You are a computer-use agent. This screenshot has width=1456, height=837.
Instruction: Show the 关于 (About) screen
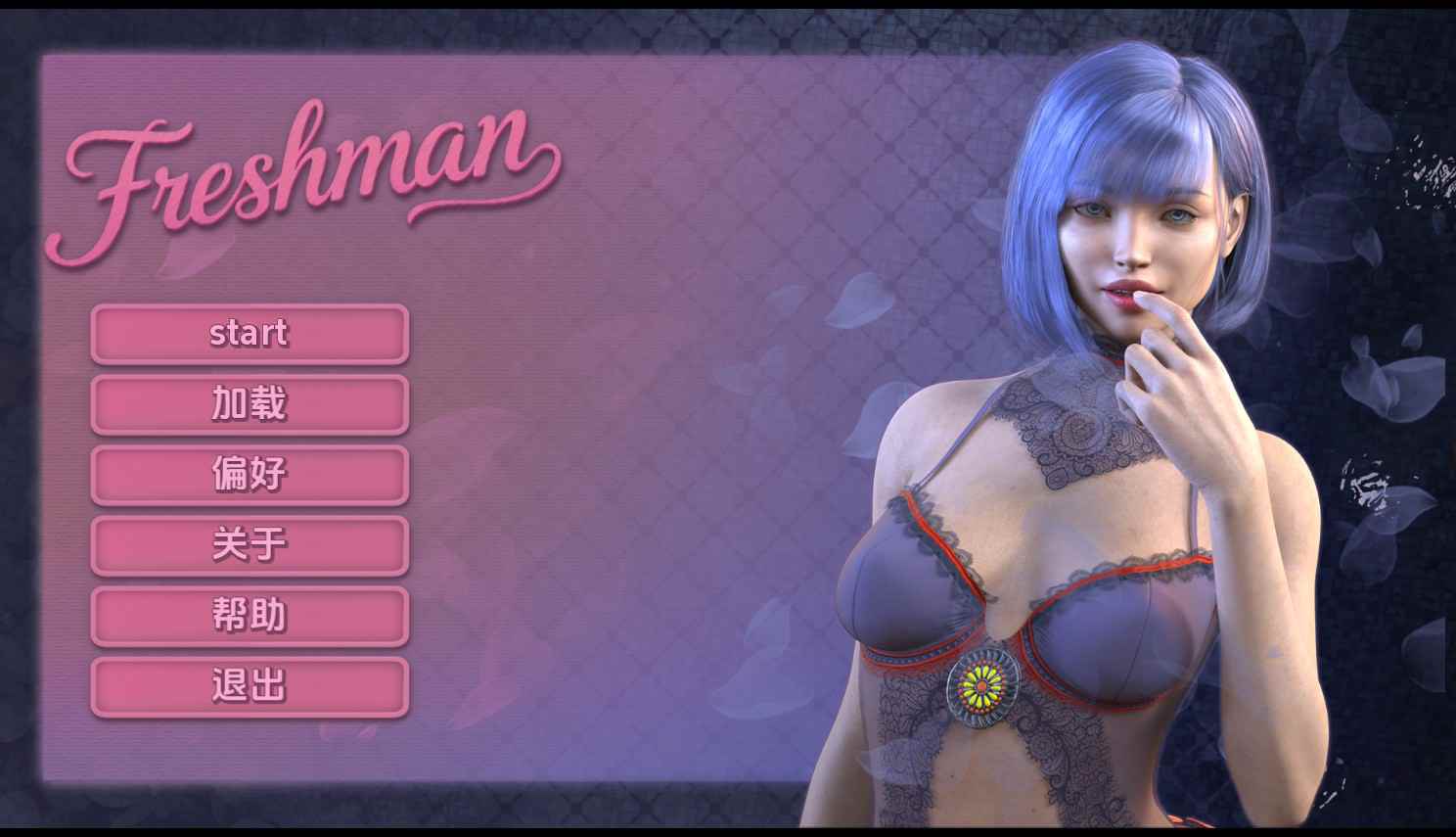point(250,545)
